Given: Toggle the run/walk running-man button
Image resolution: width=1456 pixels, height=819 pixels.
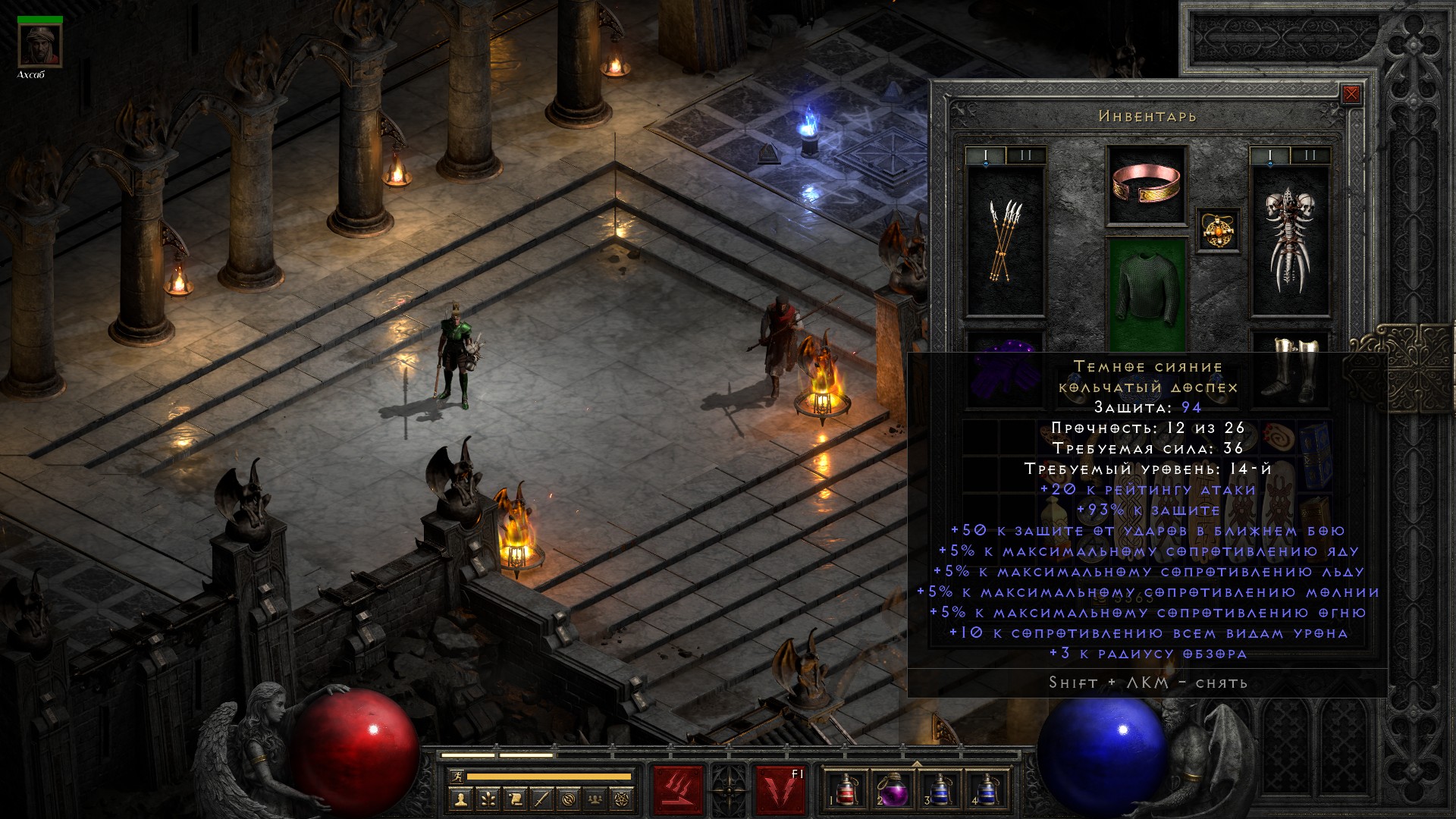Looking at the screenshot, I should click(456, 776).
